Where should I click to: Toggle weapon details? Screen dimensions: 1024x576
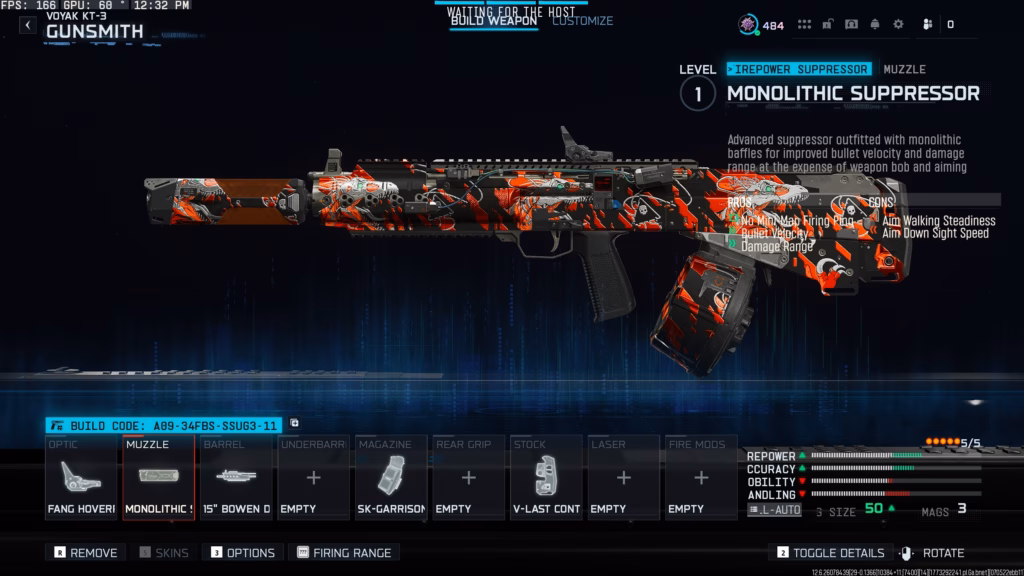pyautogui.click(x=830, y=552)
